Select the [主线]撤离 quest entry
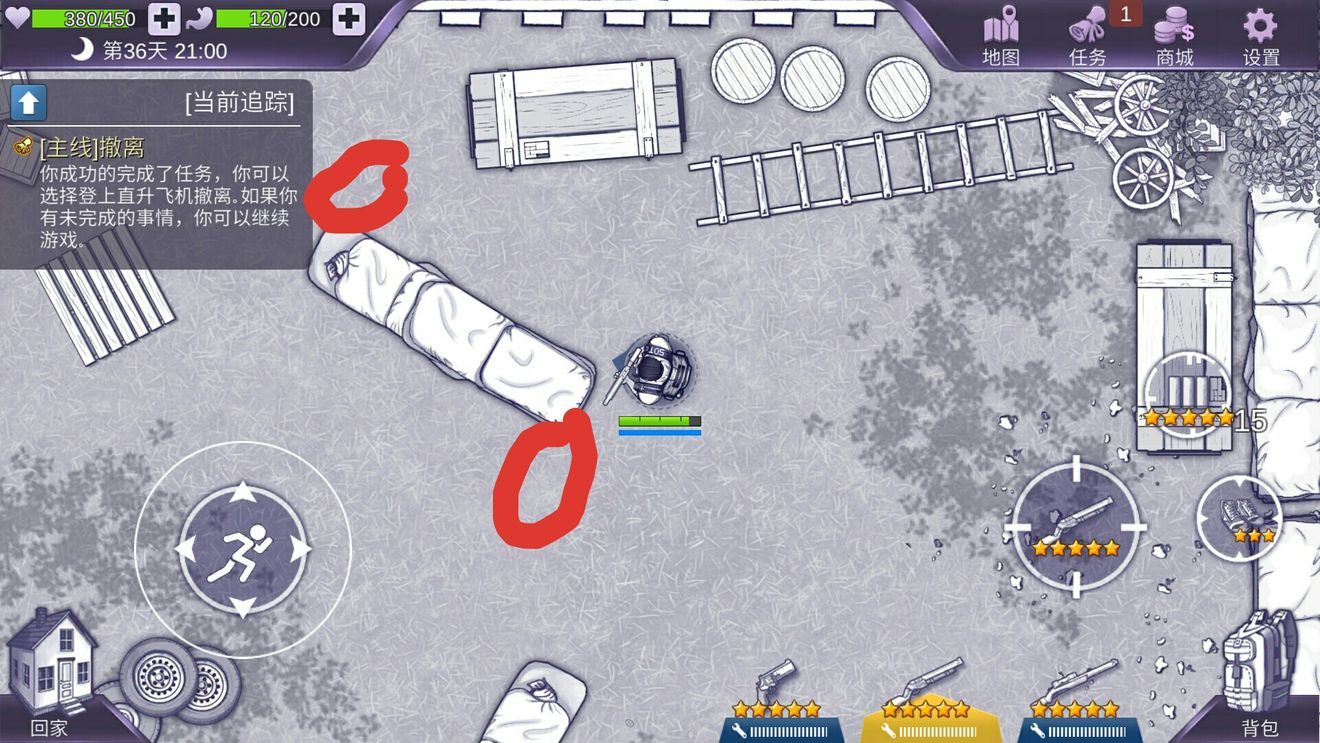This screenshot has width=1320, height=743. (x=92, y=148)
